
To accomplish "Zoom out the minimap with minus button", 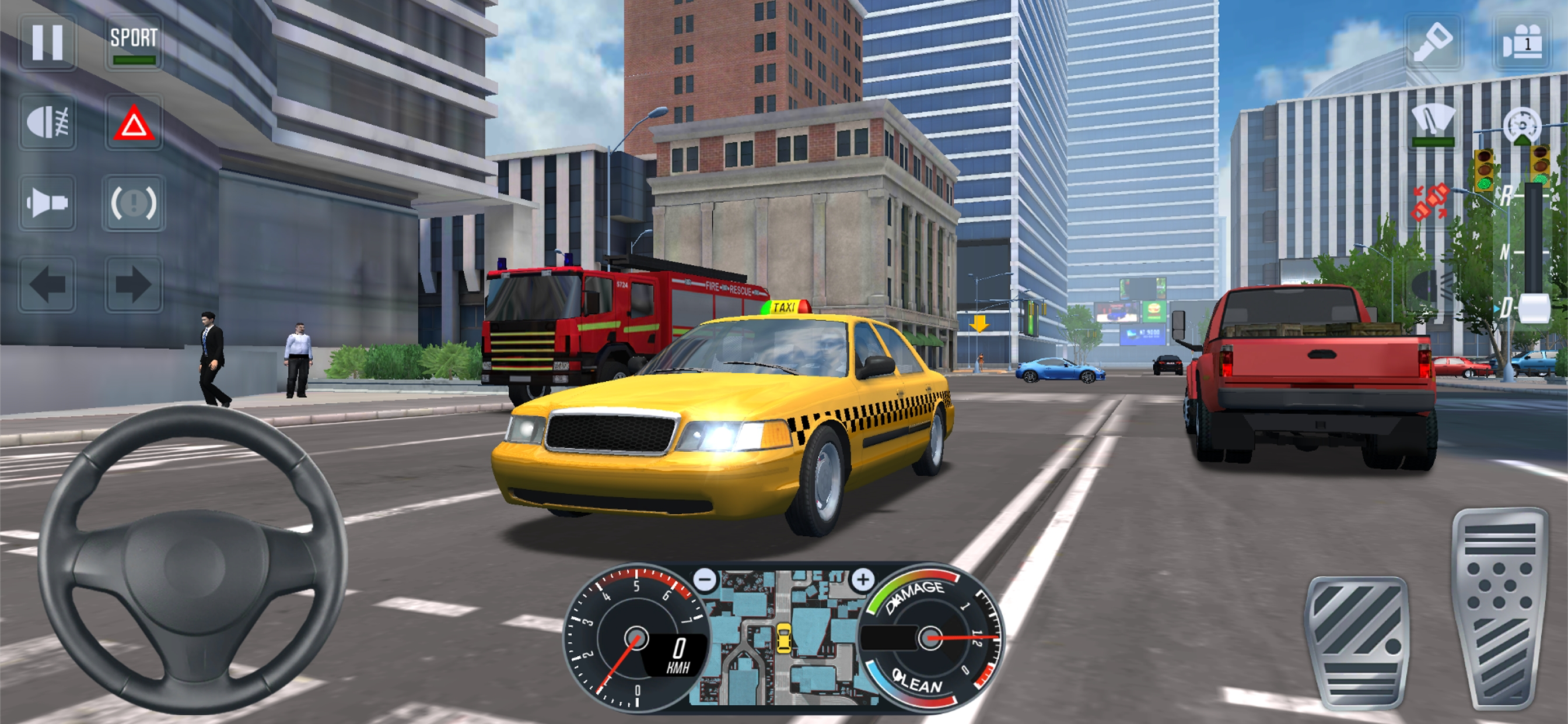I will 705,579.
